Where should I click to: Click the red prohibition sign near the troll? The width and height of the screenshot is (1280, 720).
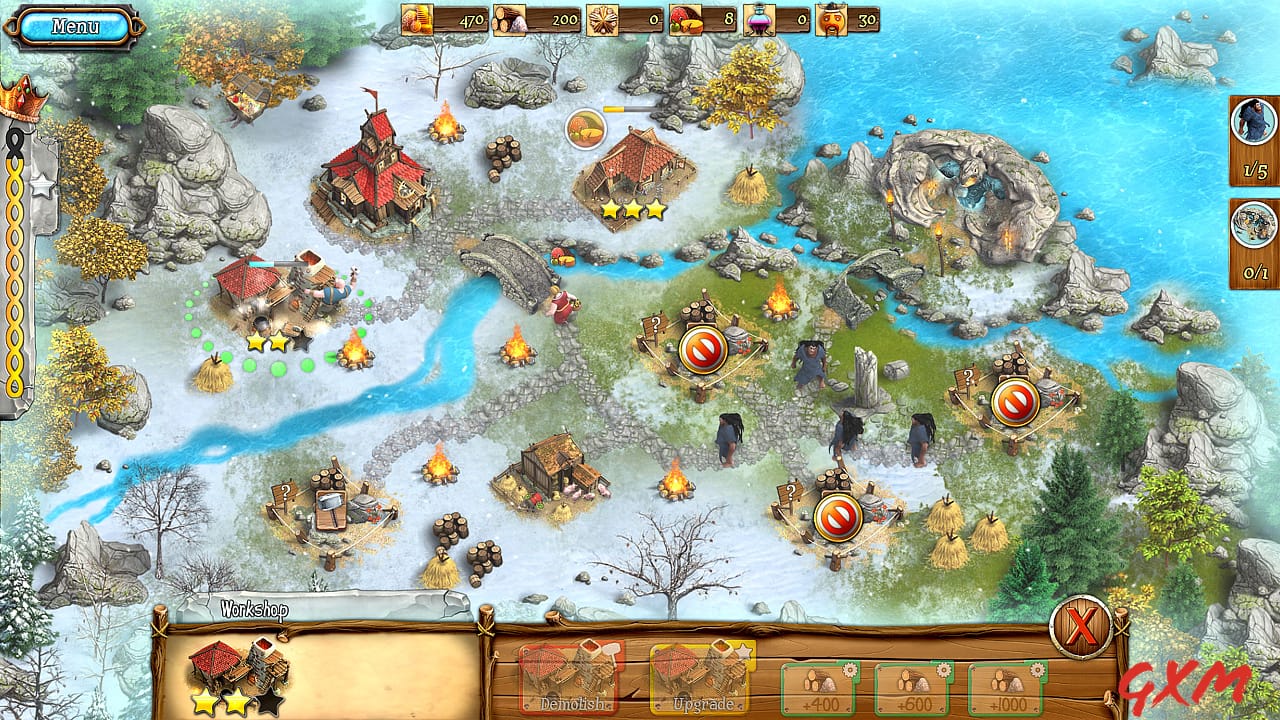click(703, 349)
